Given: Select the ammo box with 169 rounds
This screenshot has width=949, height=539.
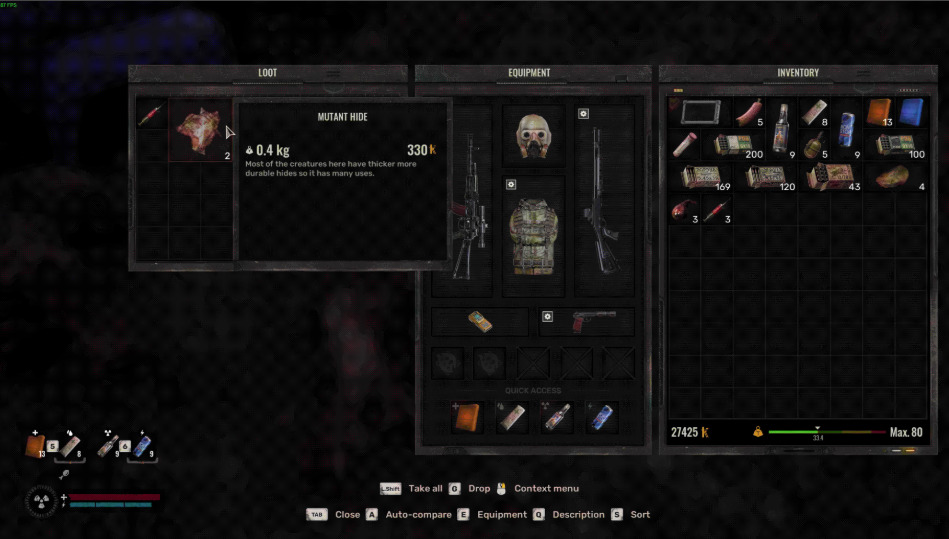Looking at the screenshot, I should click(x=700, y=177).
